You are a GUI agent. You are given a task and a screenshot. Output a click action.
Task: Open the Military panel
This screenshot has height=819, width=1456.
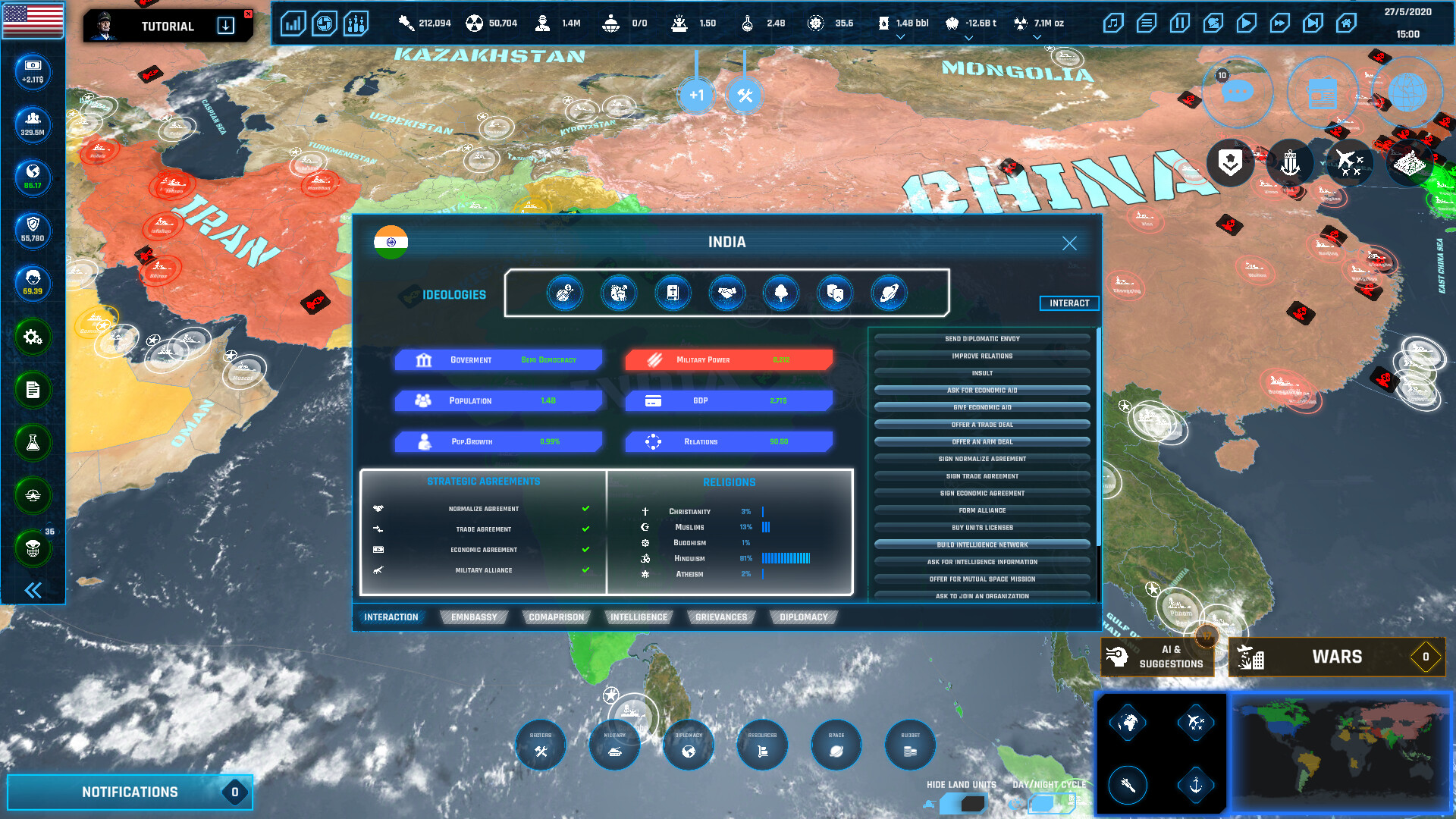coord(614,745)
